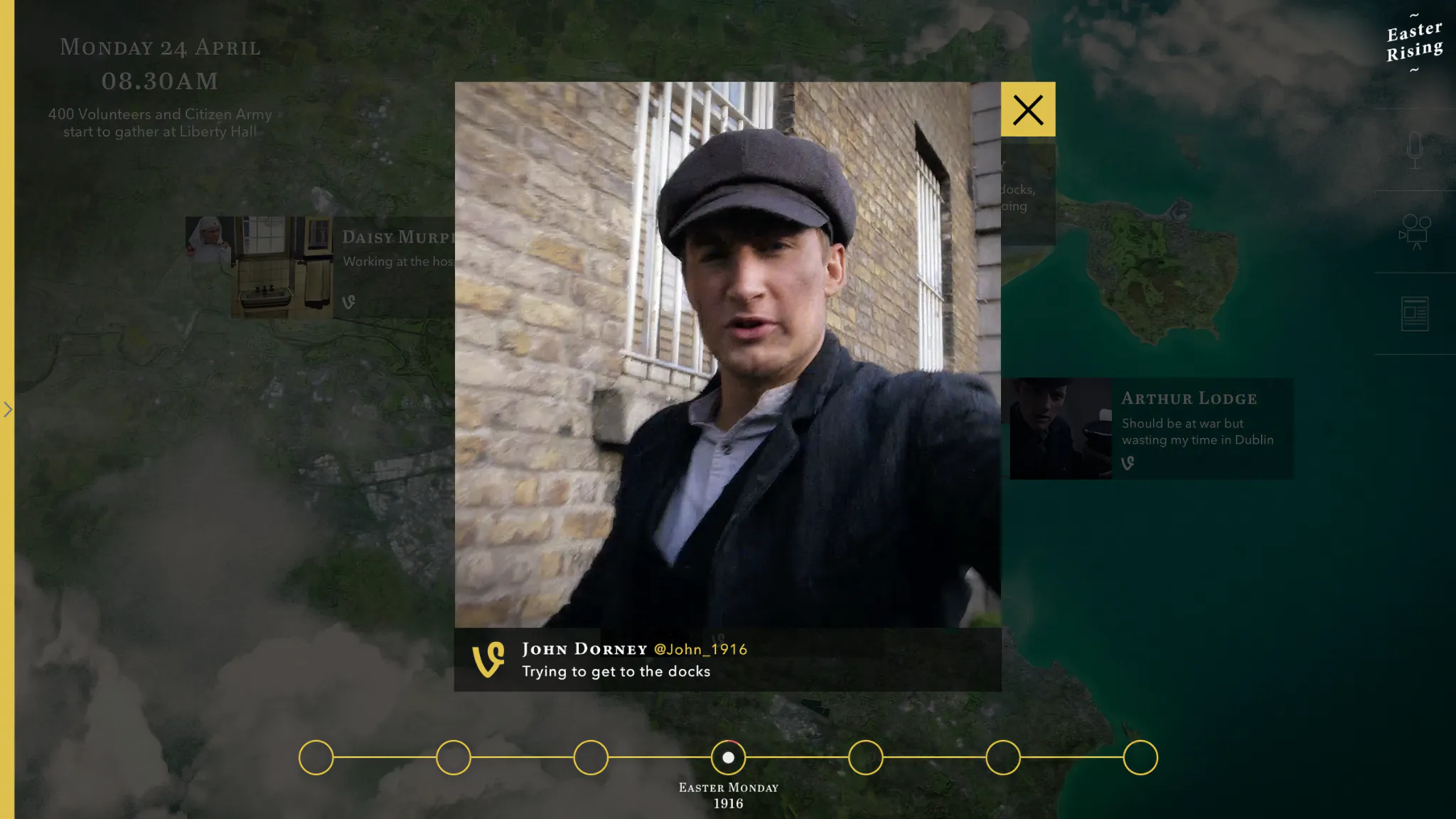Image resolution: width=1456 pixels, height=819 pixels.
Task: Play John Dorney's video clip
Action: [727, 354]
